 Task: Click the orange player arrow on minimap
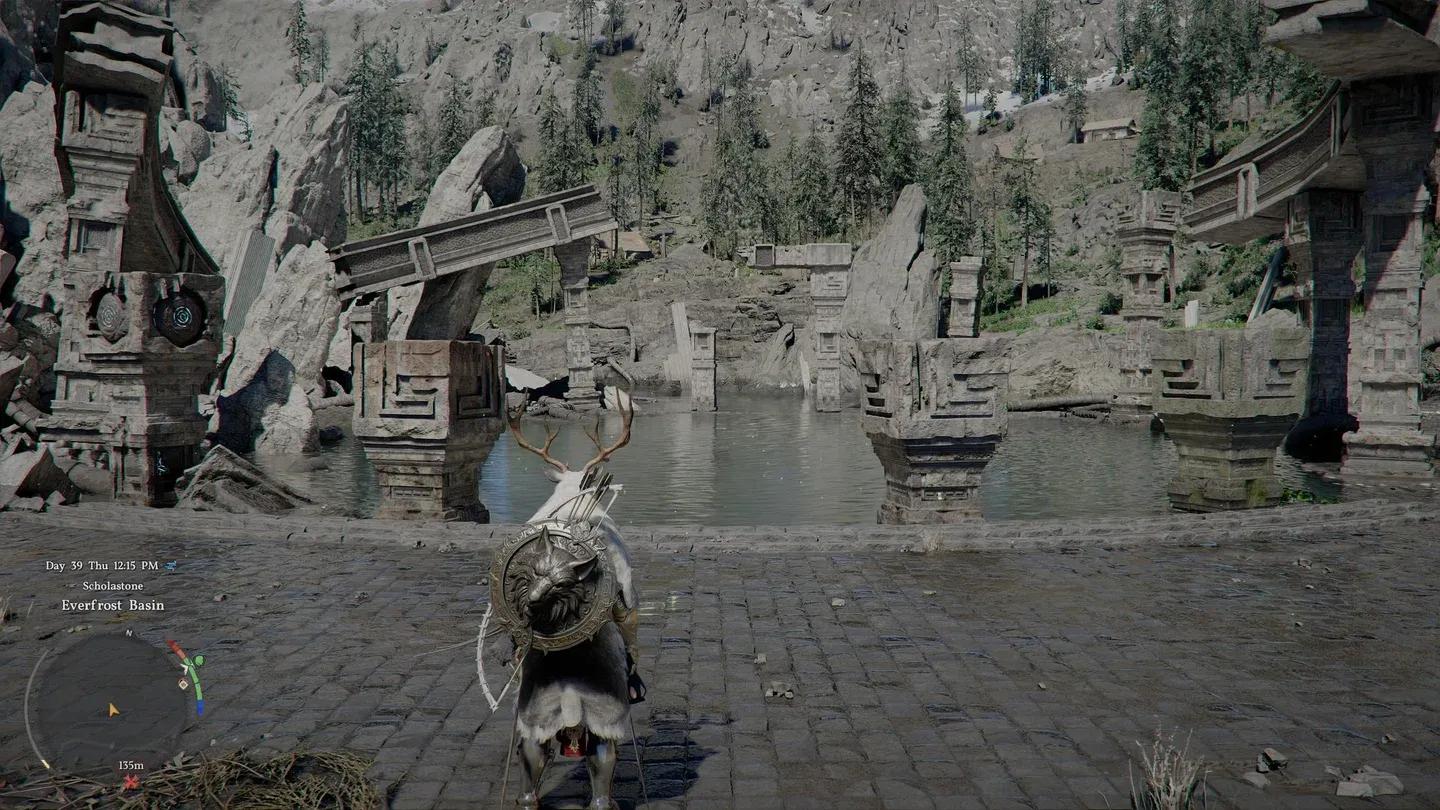tap(114, 709)
